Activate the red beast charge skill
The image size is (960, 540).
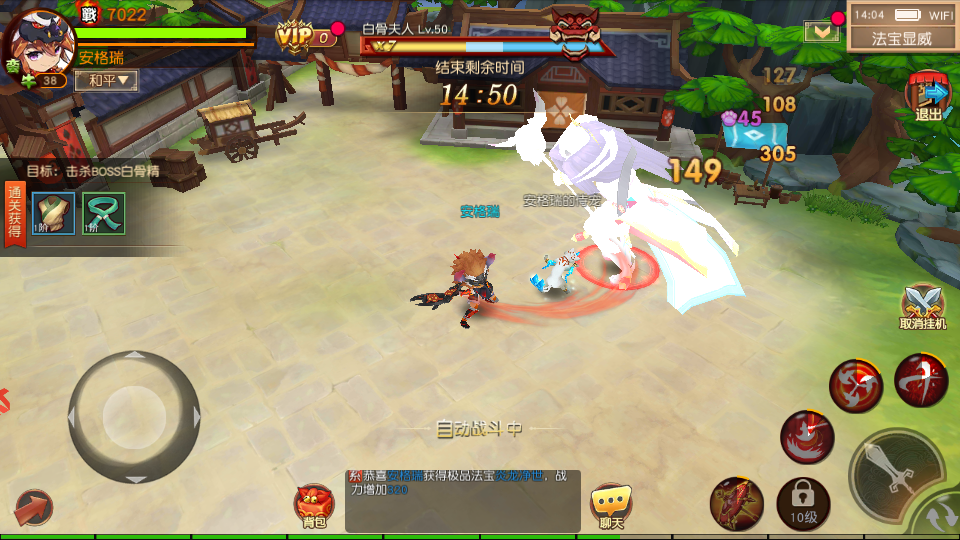[737, 502]
